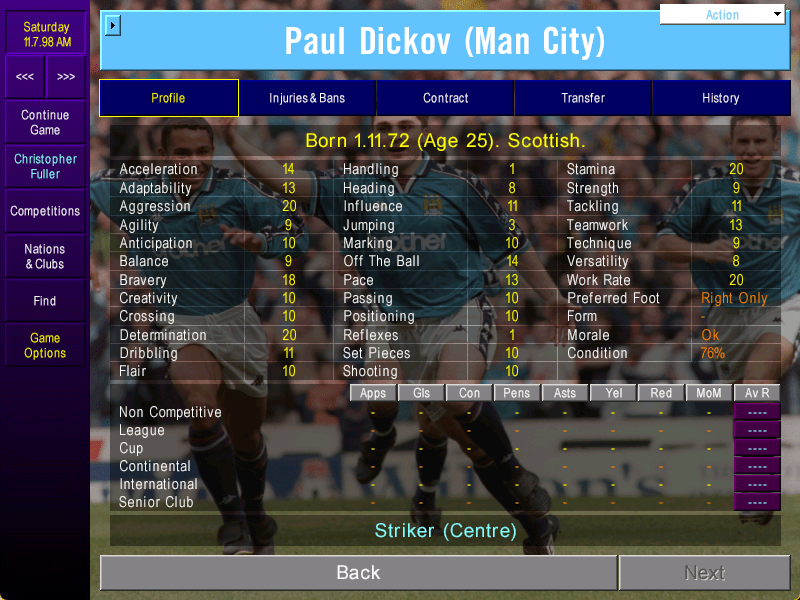This screenshot has height=600, width=800.
Task: Show the Contract tab
Action: (445, 98)
